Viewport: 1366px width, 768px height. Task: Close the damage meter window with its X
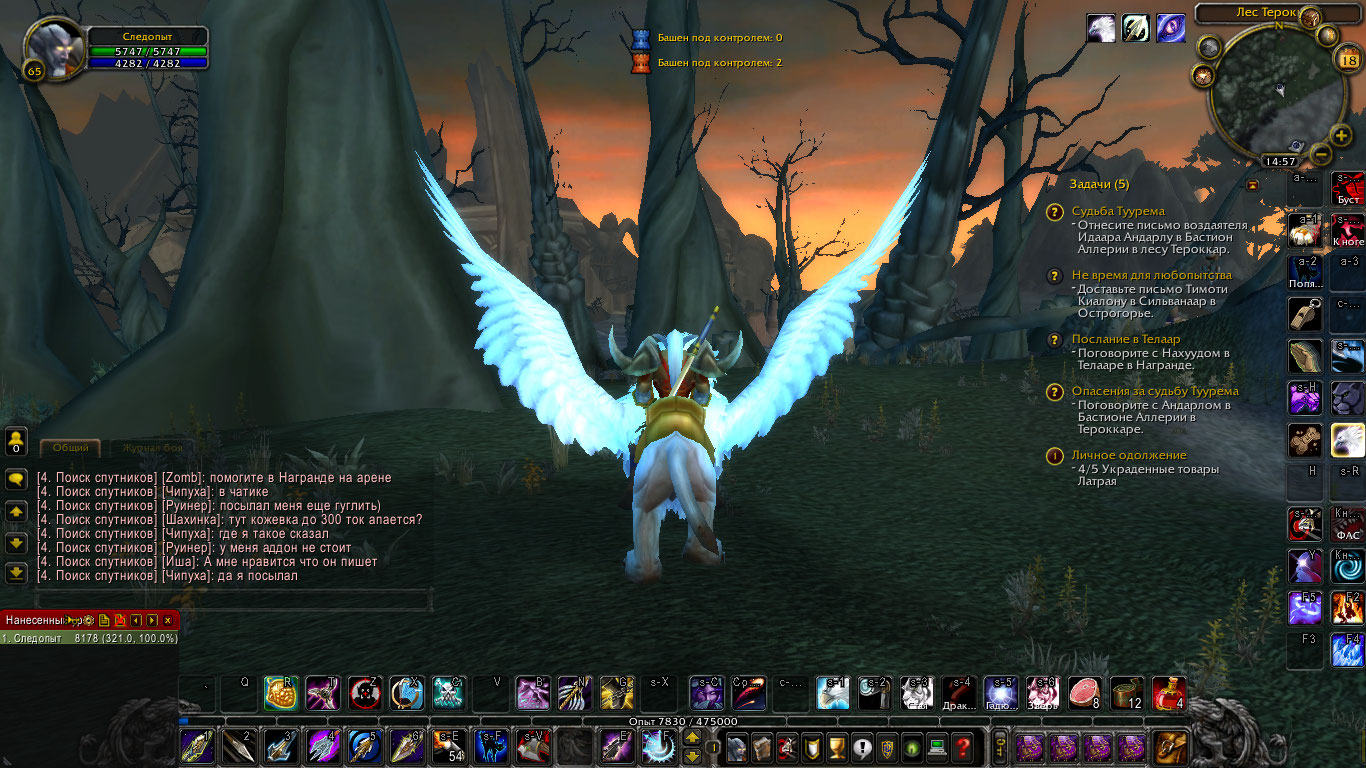tap(167, 620)
